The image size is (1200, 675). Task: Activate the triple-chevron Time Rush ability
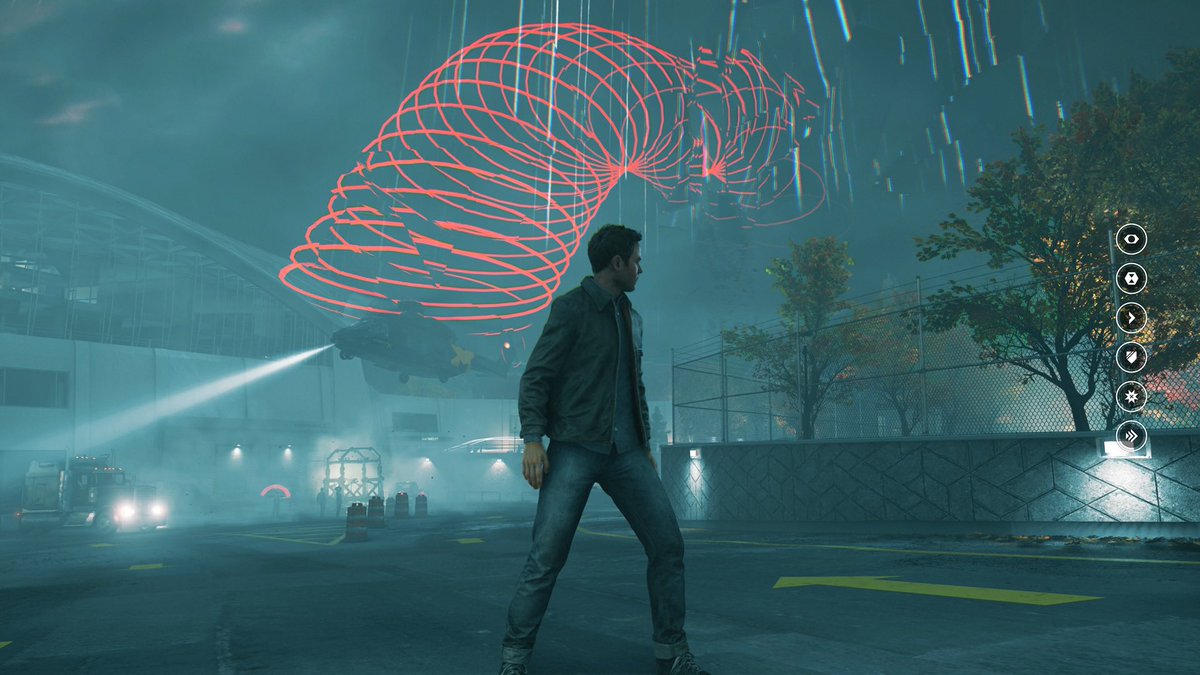tap(1131, 436)
